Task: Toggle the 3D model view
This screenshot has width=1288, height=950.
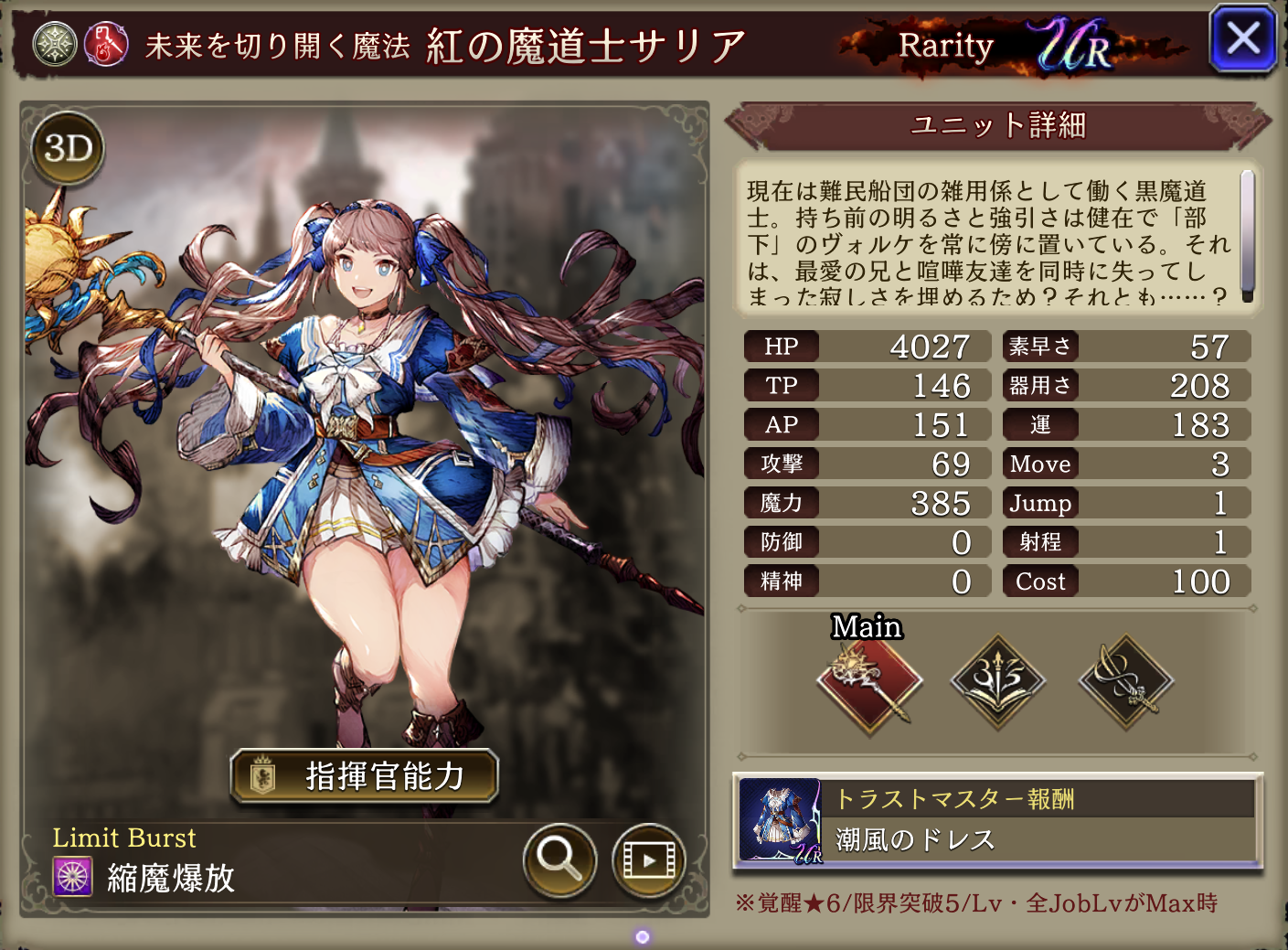Action: coord(69,148)
